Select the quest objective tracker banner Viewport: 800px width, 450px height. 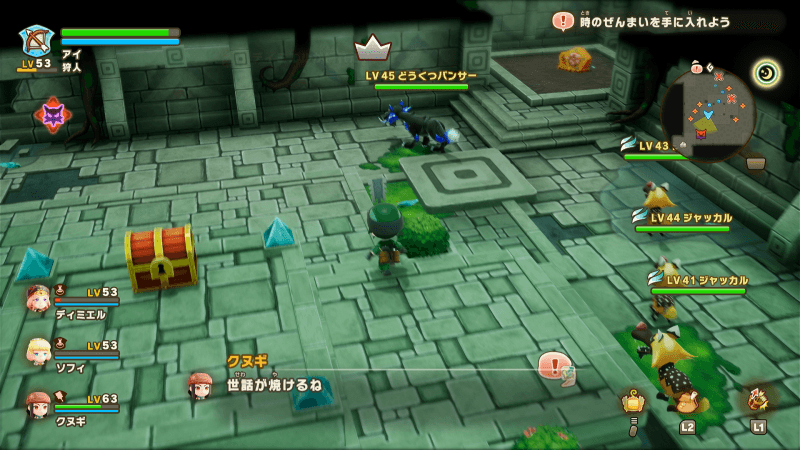[x=660, y=21]
